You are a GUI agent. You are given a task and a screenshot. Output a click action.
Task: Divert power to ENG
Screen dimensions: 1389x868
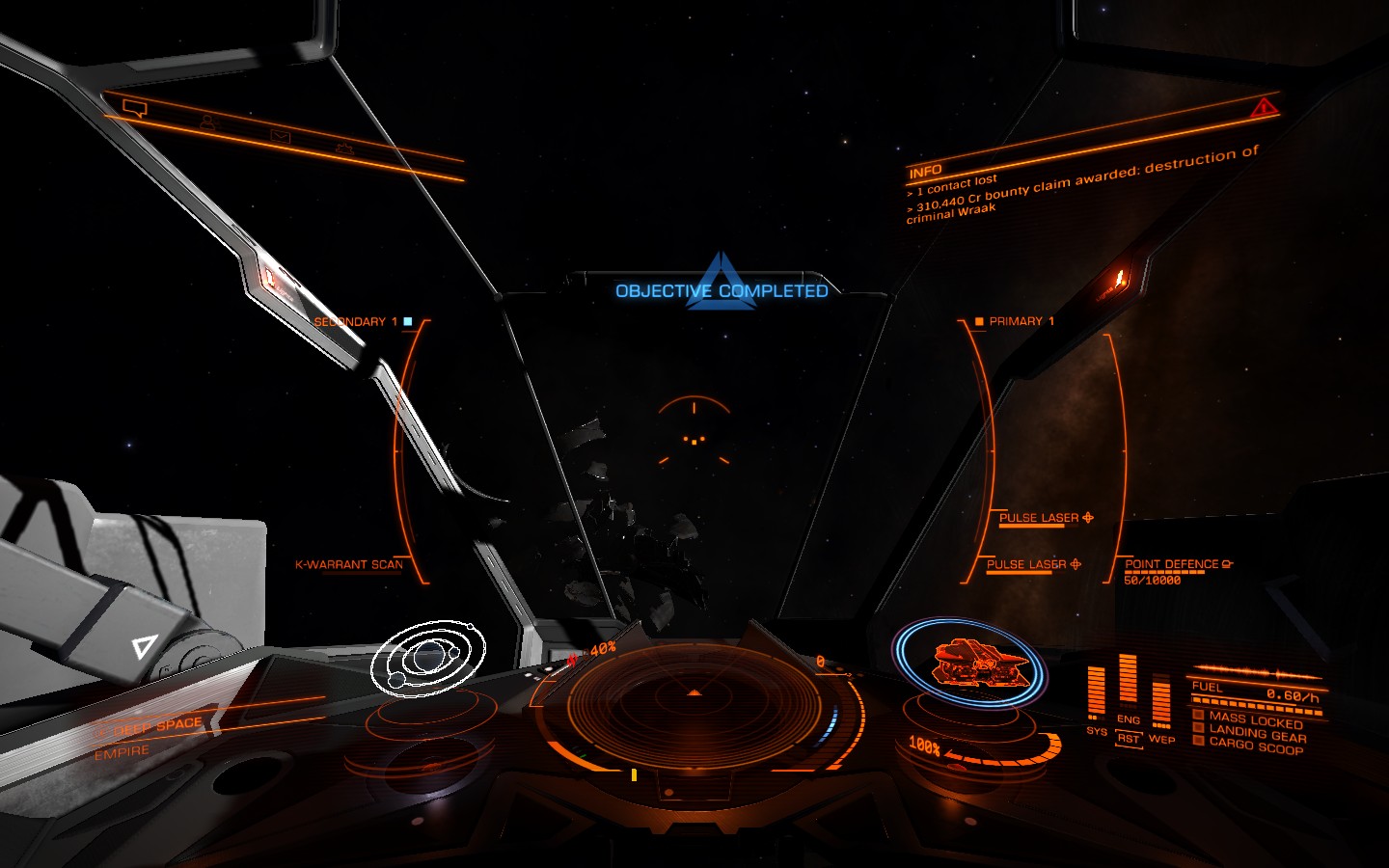pyautogui.click(x=1128, y=719)
